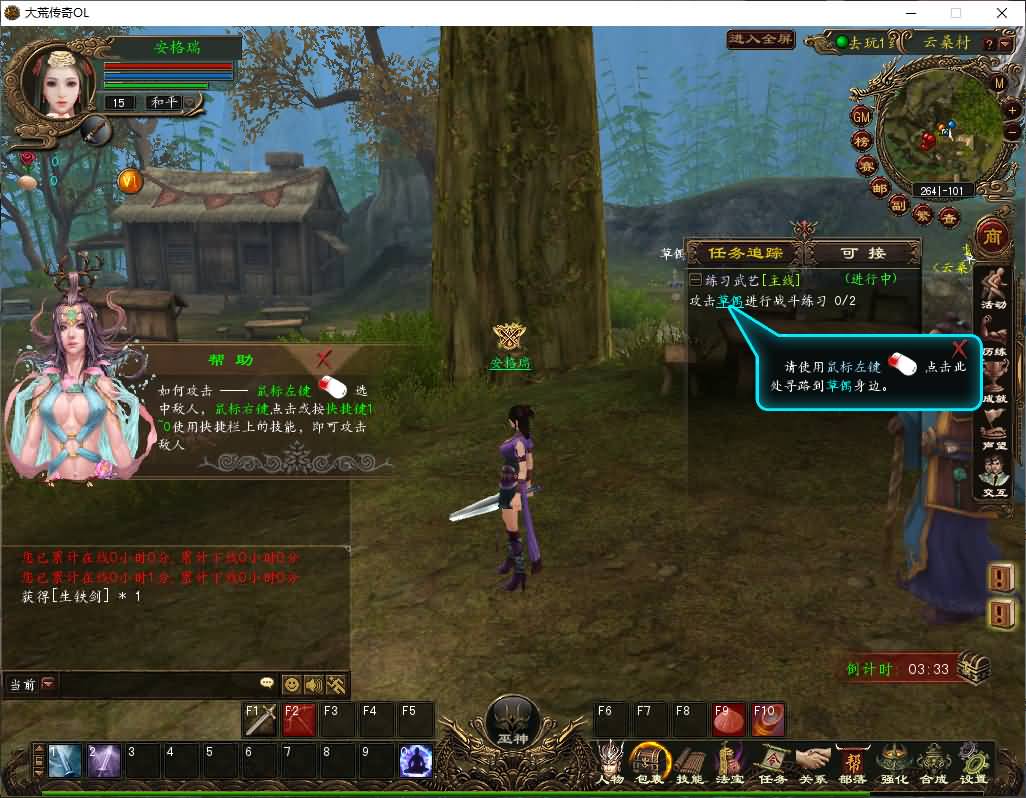Open the 强化 enhancement menu
This screenshot has height=798, width=1026.
tap(893, 764)
